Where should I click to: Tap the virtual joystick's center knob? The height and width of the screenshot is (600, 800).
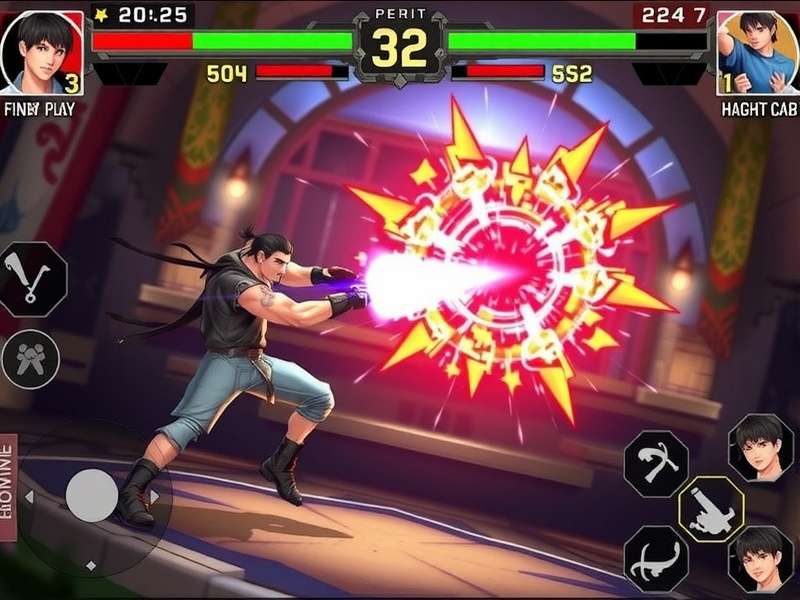coord(92,495)
